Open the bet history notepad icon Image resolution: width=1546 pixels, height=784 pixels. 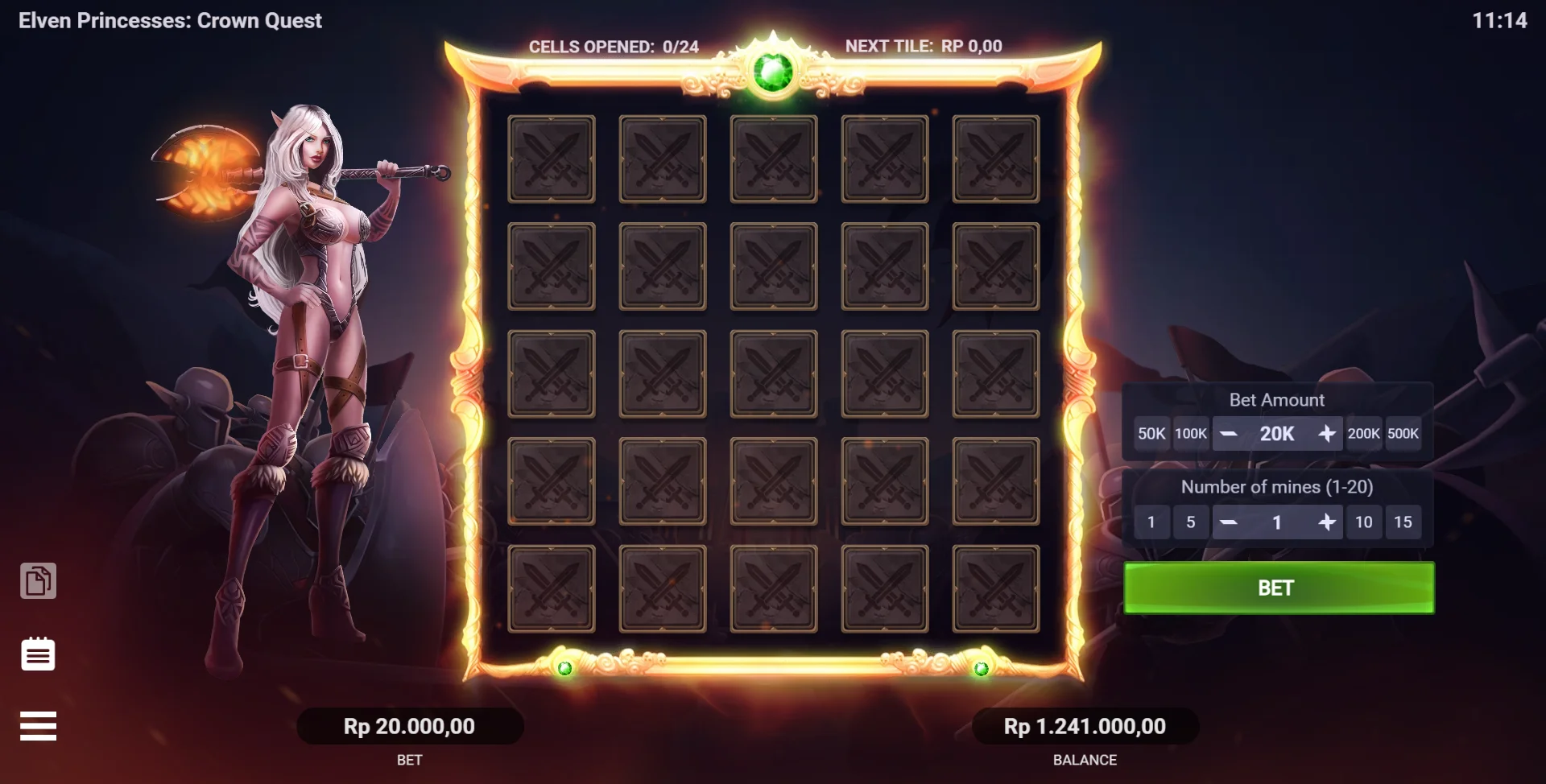point(39,654)
